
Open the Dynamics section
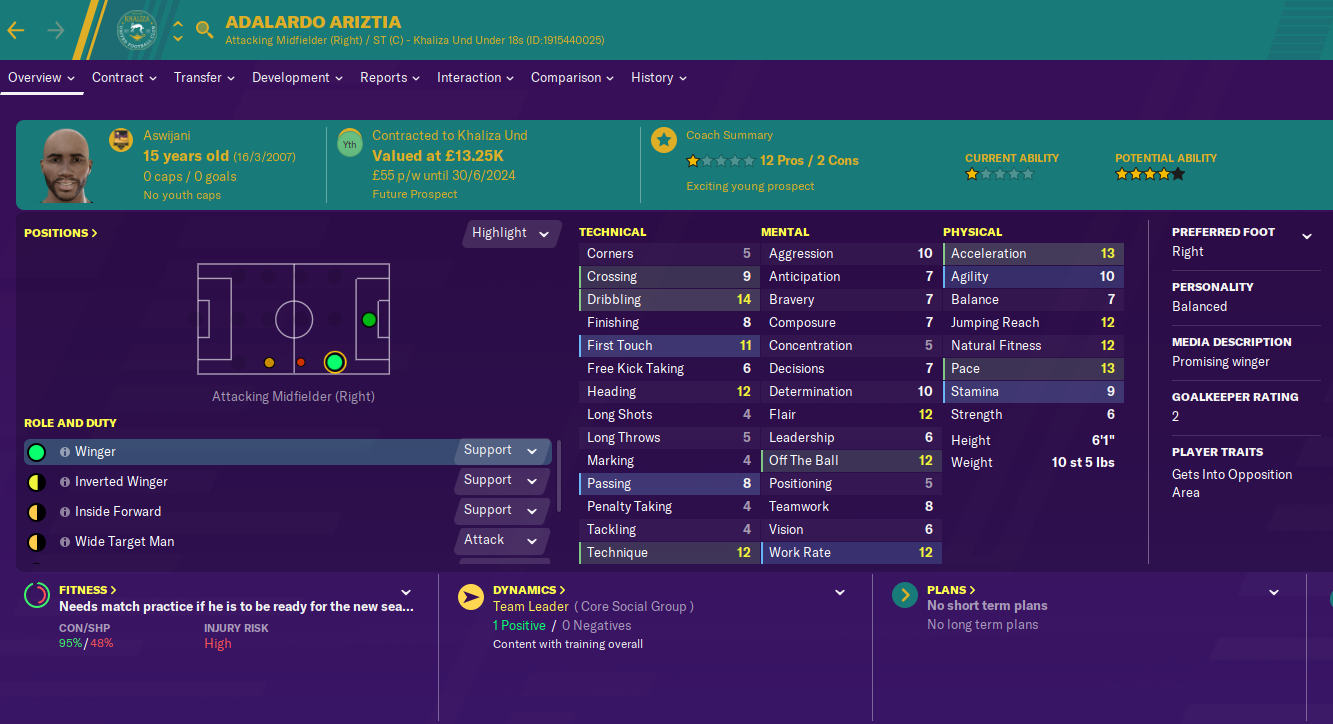coord(529,590)
